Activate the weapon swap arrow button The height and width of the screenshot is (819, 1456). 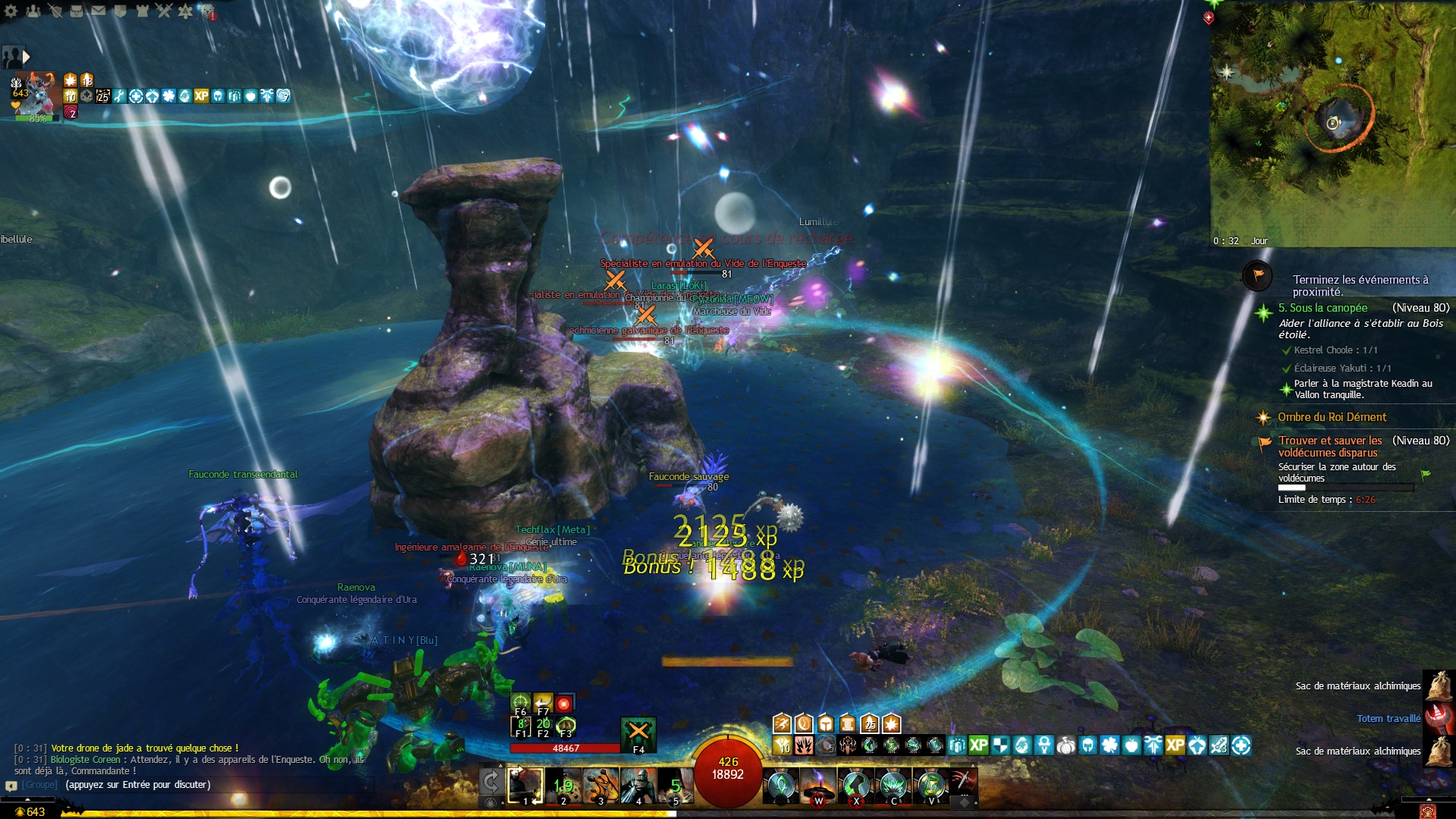pyautogui.click(x=491, y=782)
